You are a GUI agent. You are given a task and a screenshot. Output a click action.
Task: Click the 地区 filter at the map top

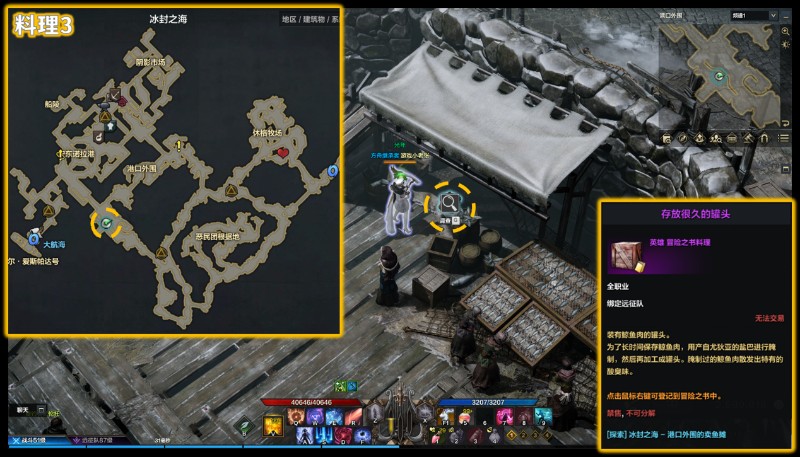point(289,19)
